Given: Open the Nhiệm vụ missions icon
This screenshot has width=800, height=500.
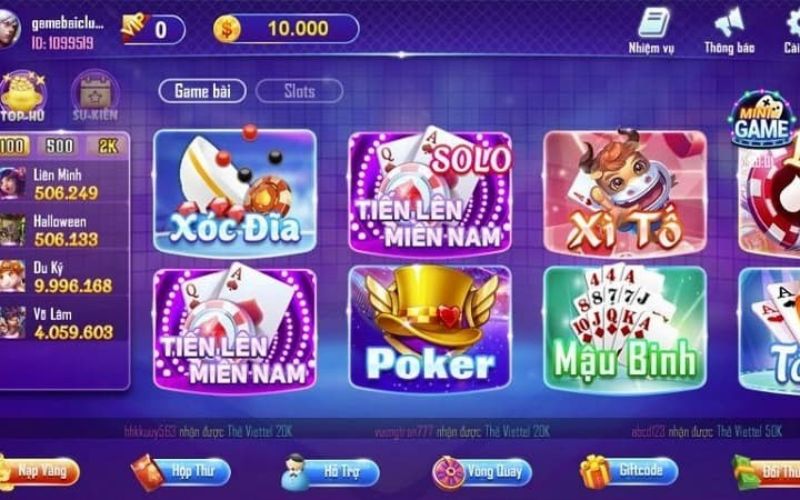Looking at the screenshot, I should coord(651,30).
